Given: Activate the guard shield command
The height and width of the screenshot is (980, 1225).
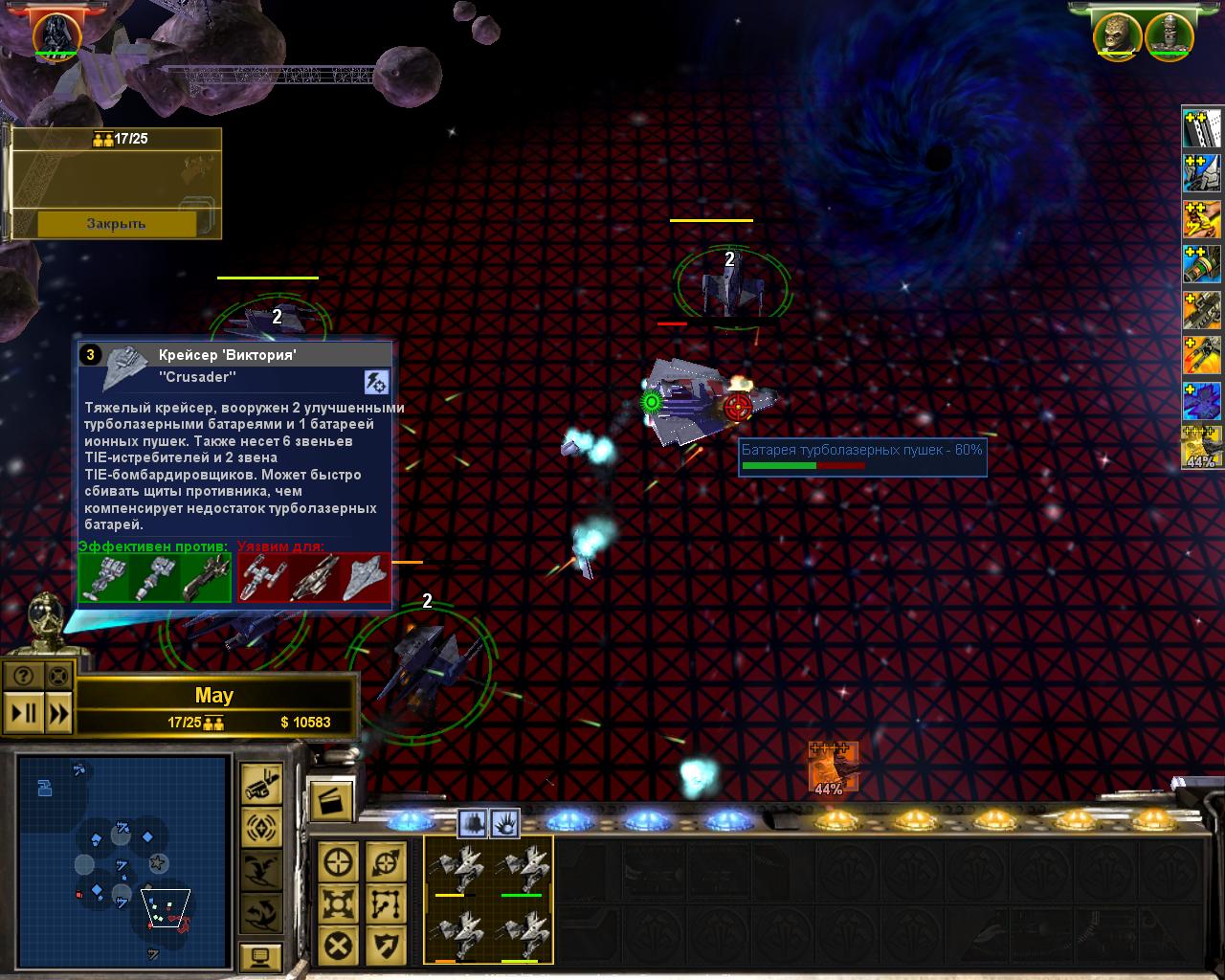Looking at the screenshot, I should [x=386, y=947].
